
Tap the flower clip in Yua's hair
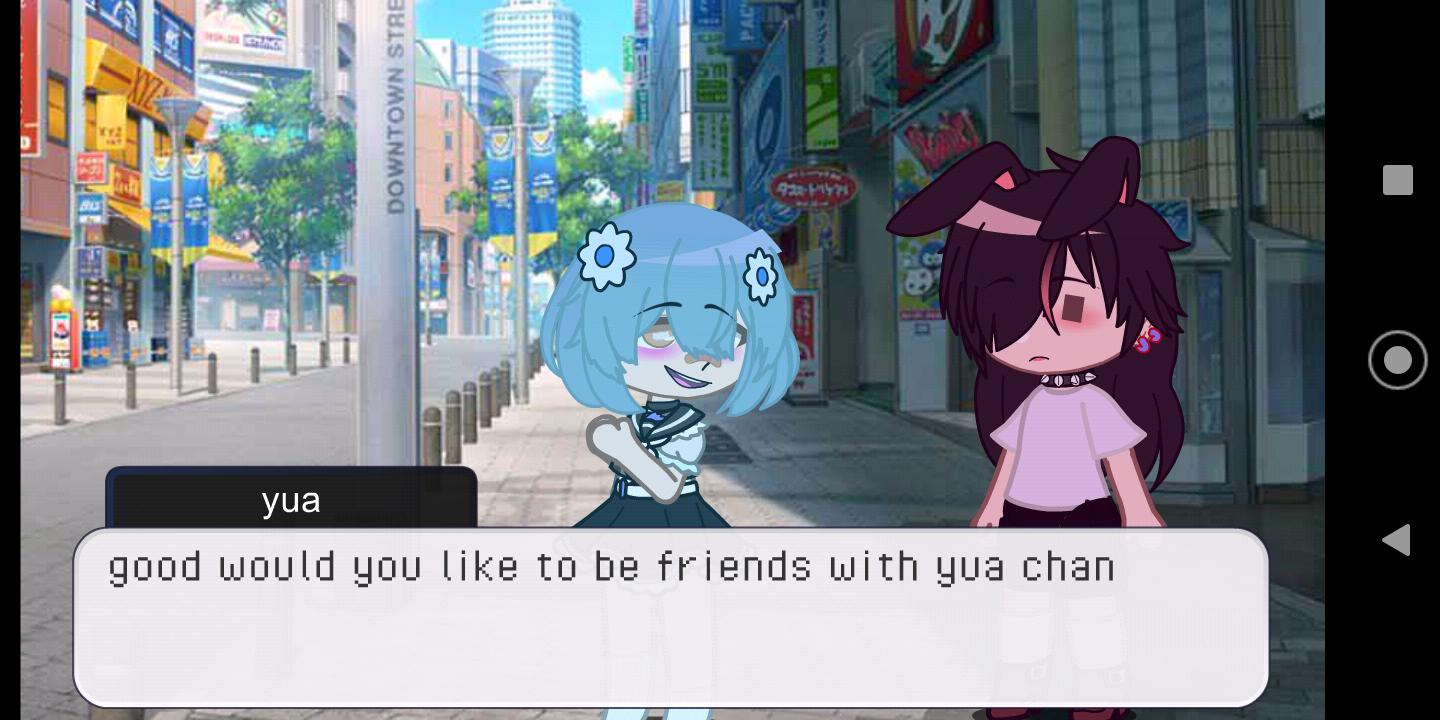coord(604,258)
